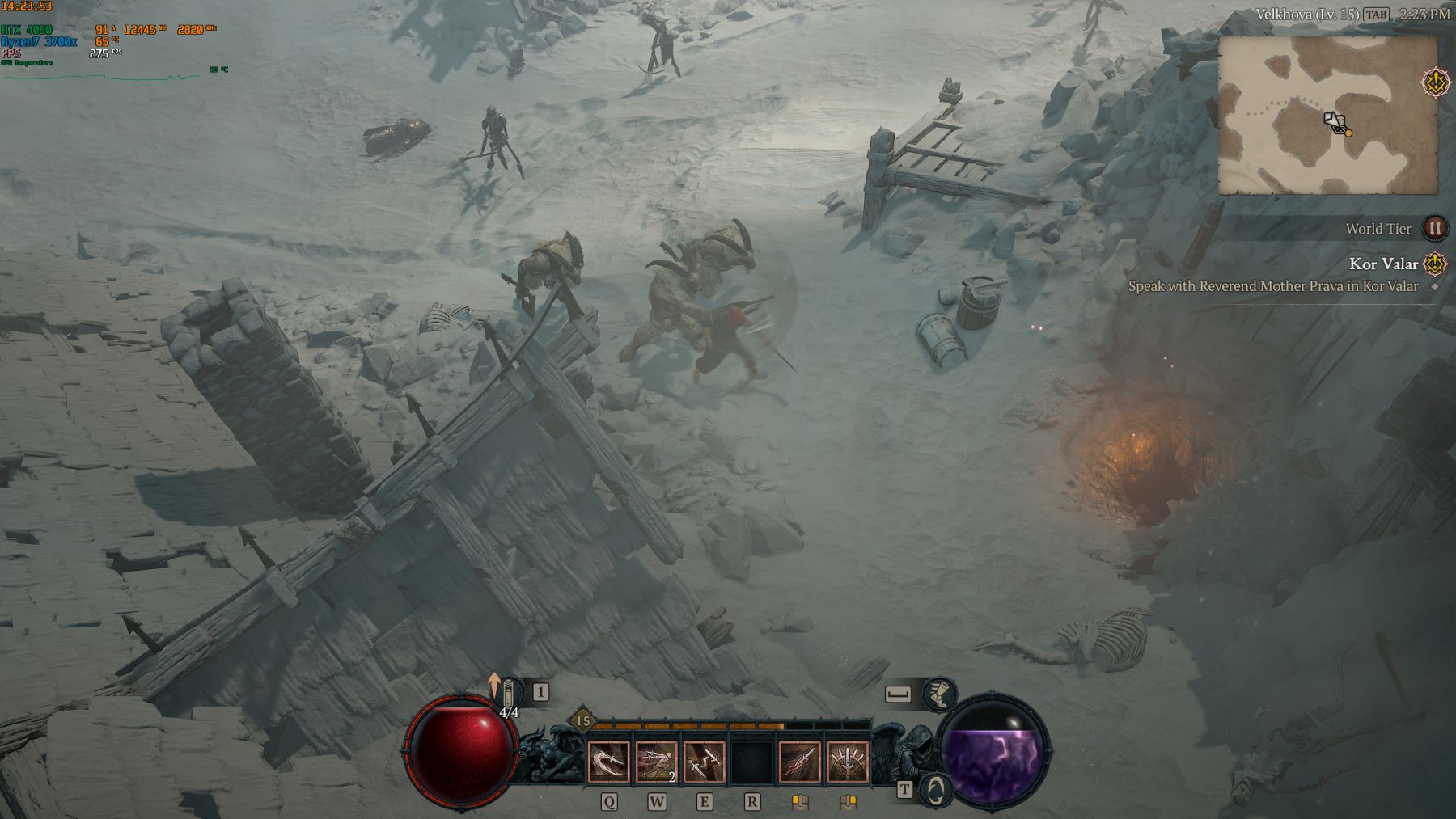Click the quest marker on the minimap's edge

(1434, 82)
